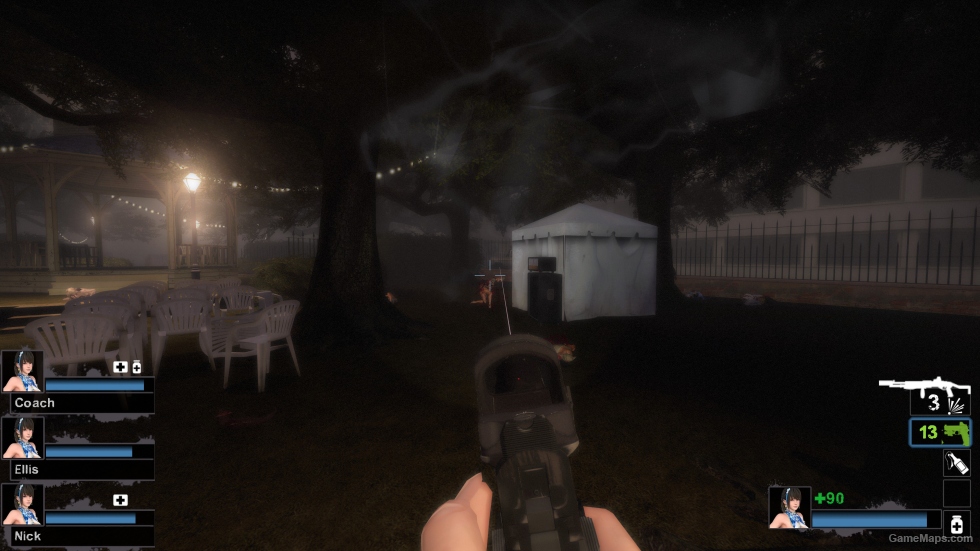Click Coach's pain pills bottle icon
This screenshot has height=551, width=980.
pyautogui.click(x=137, y=367)
